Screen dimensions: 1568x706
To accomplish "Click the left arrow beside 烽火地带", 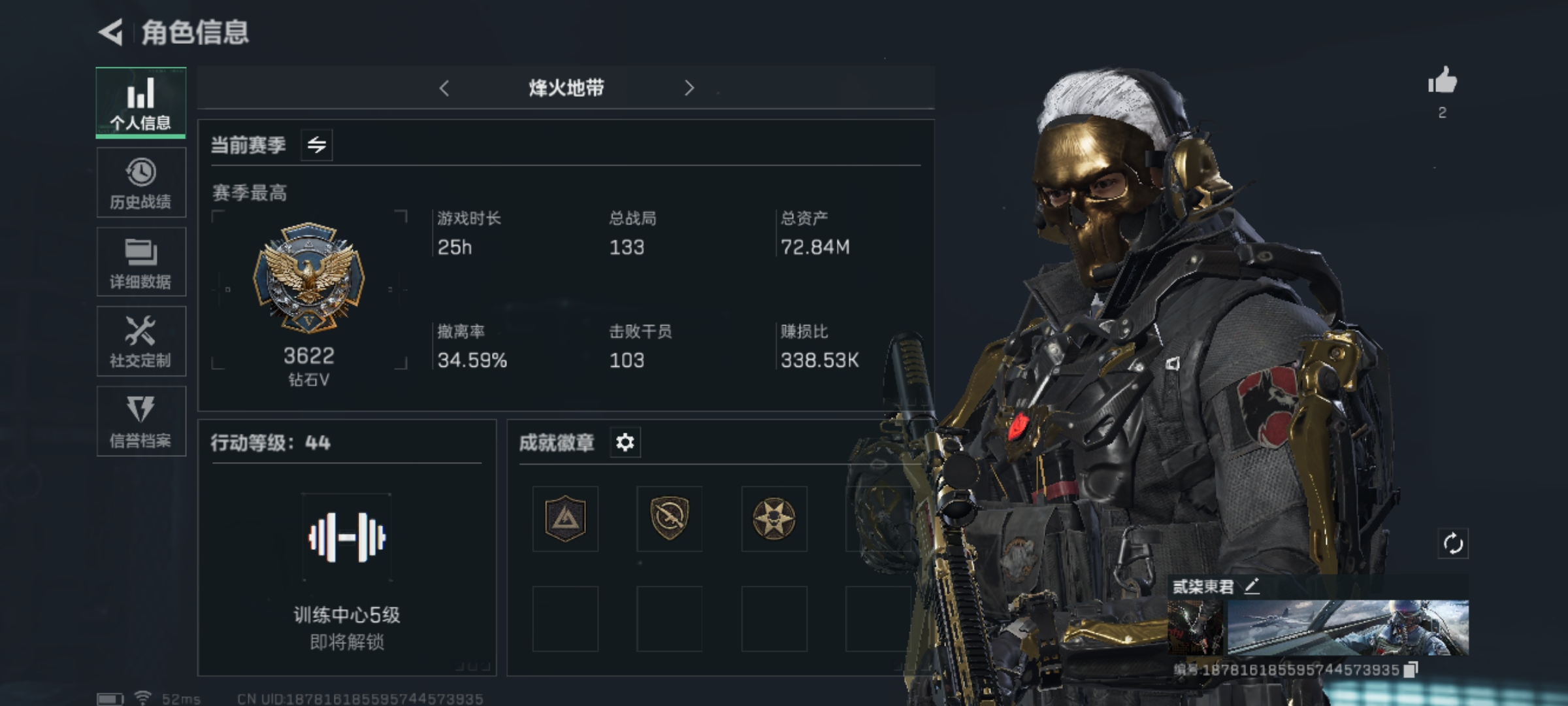I will pyautogui.click(x=444, y=88).
